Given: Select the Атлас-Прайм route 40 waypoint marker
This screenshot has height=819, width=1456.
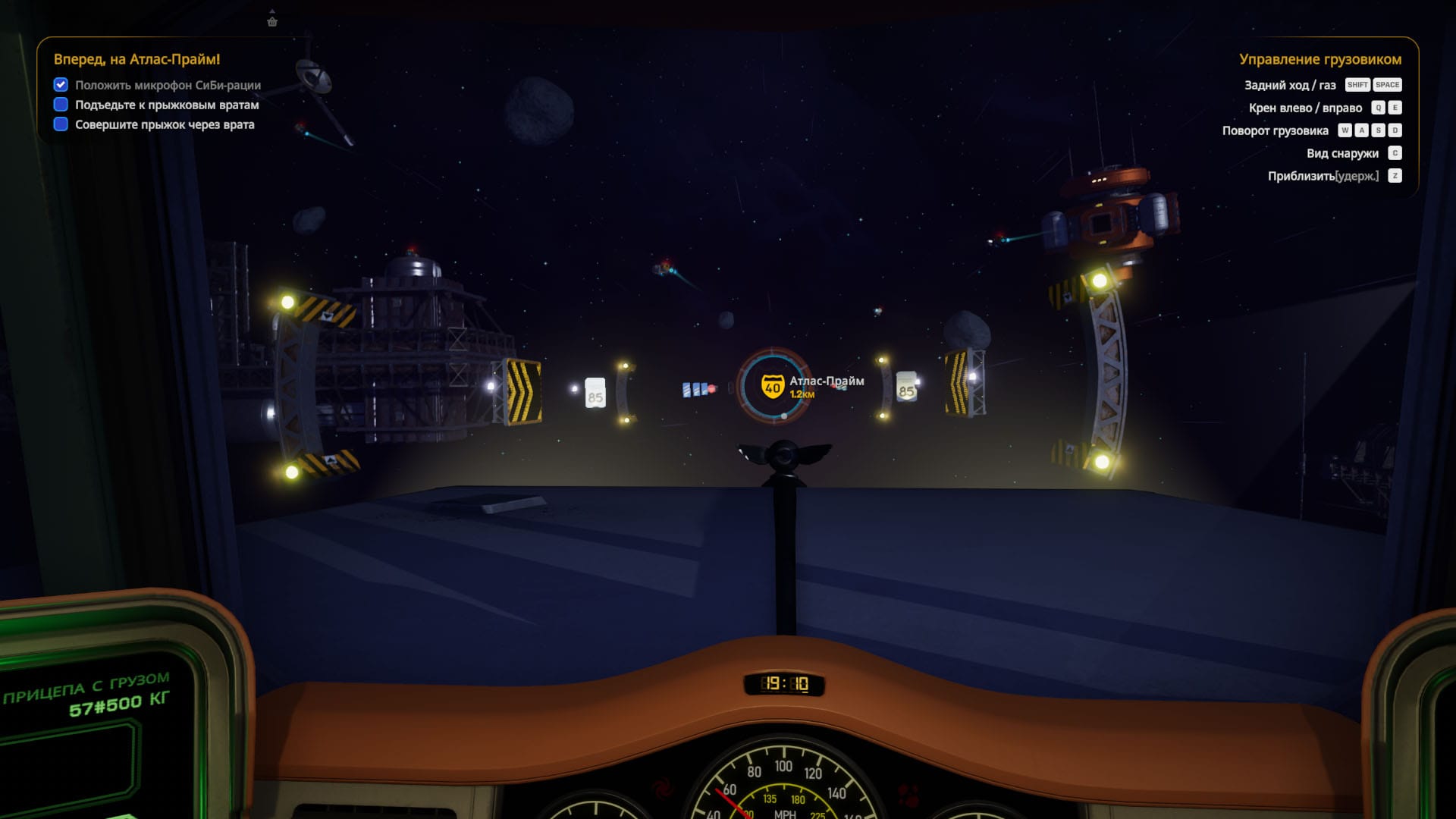Looking at the screenshot, I should pos(773,387).
